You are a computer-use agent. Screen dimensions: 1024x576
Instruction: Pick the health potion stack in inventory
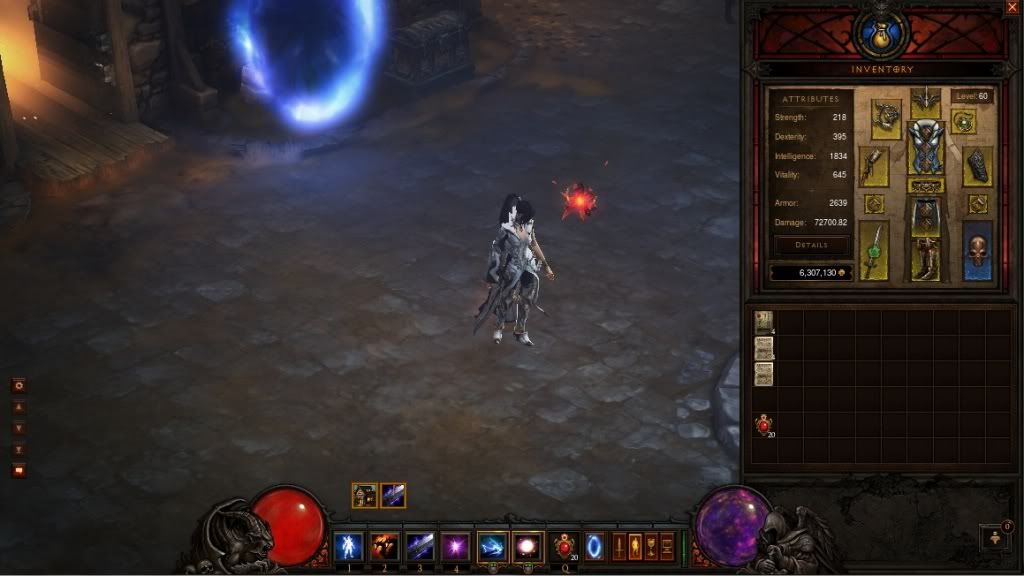[763, 426]
